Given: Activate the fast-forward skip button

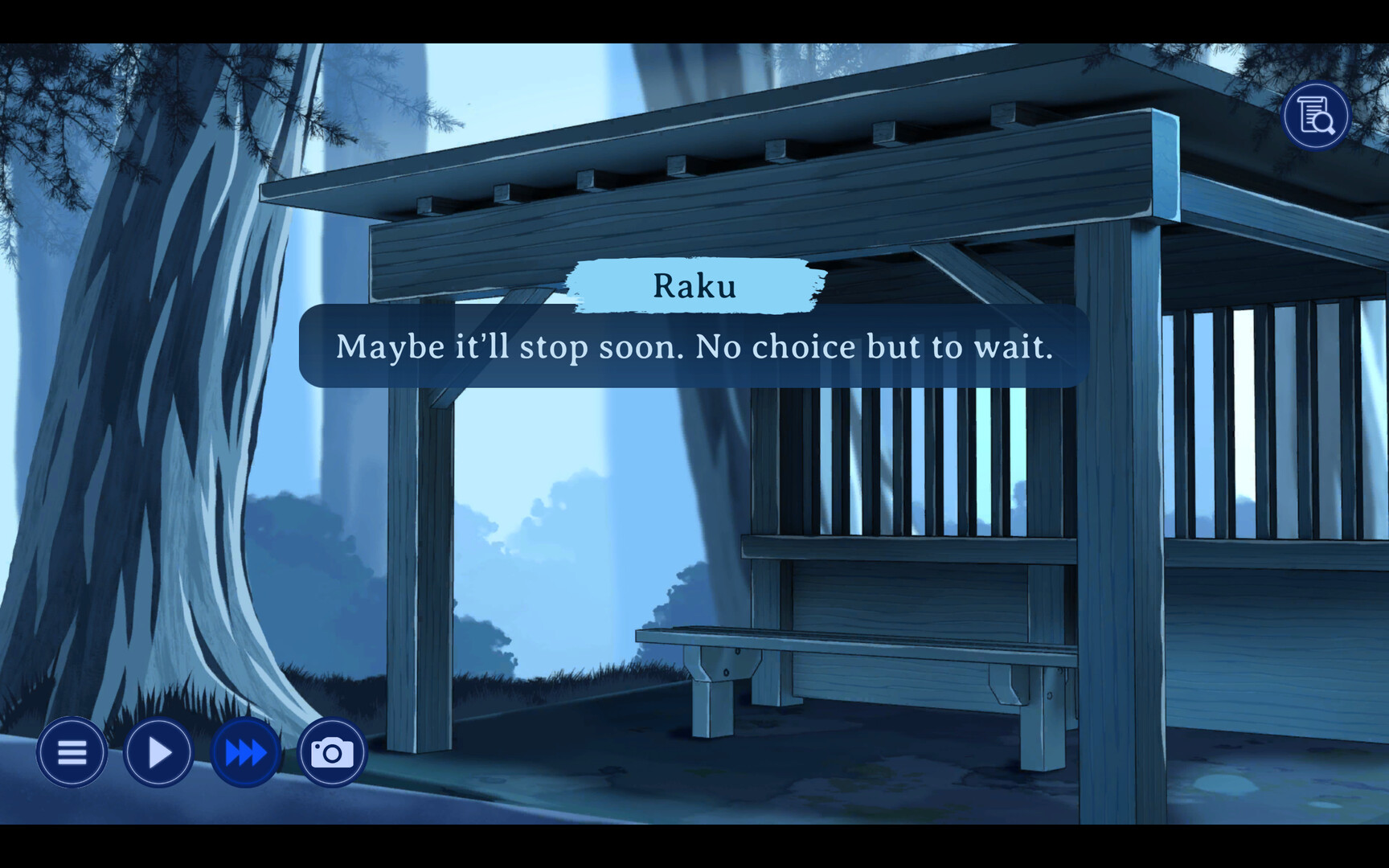Looking at the screenshot, I should 246,753.
